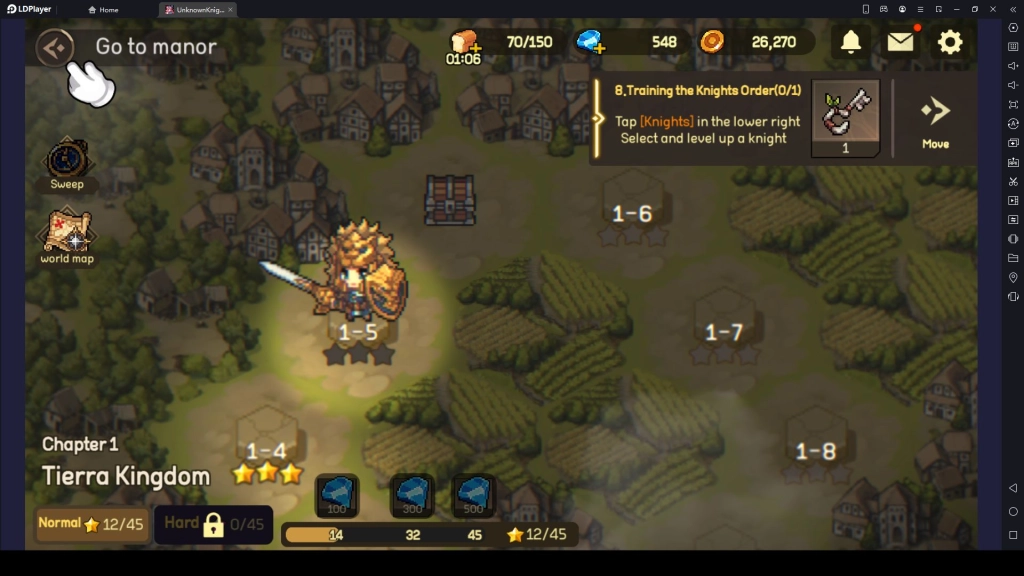Select stage 1-8
This screenshot has height=576, width=1024.
point(816,451)
